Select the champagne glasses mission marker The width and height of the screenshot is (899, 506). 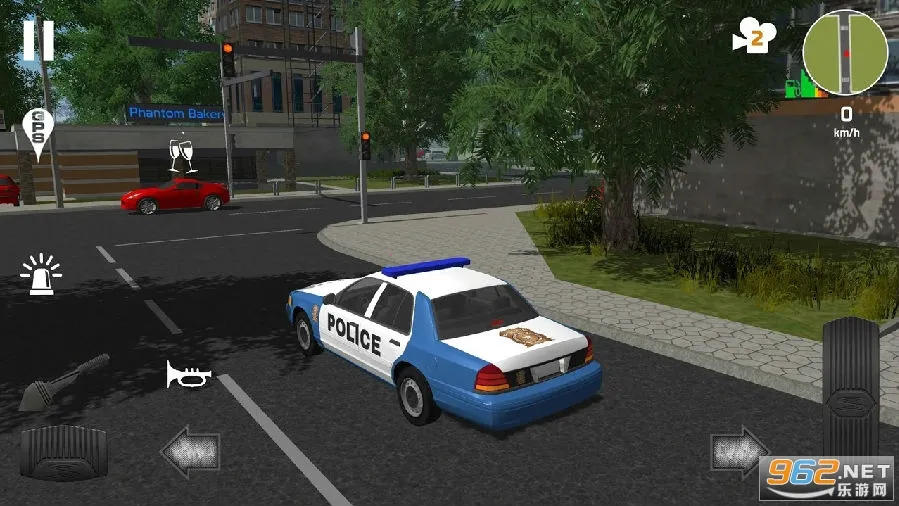[x=181, y=154]
